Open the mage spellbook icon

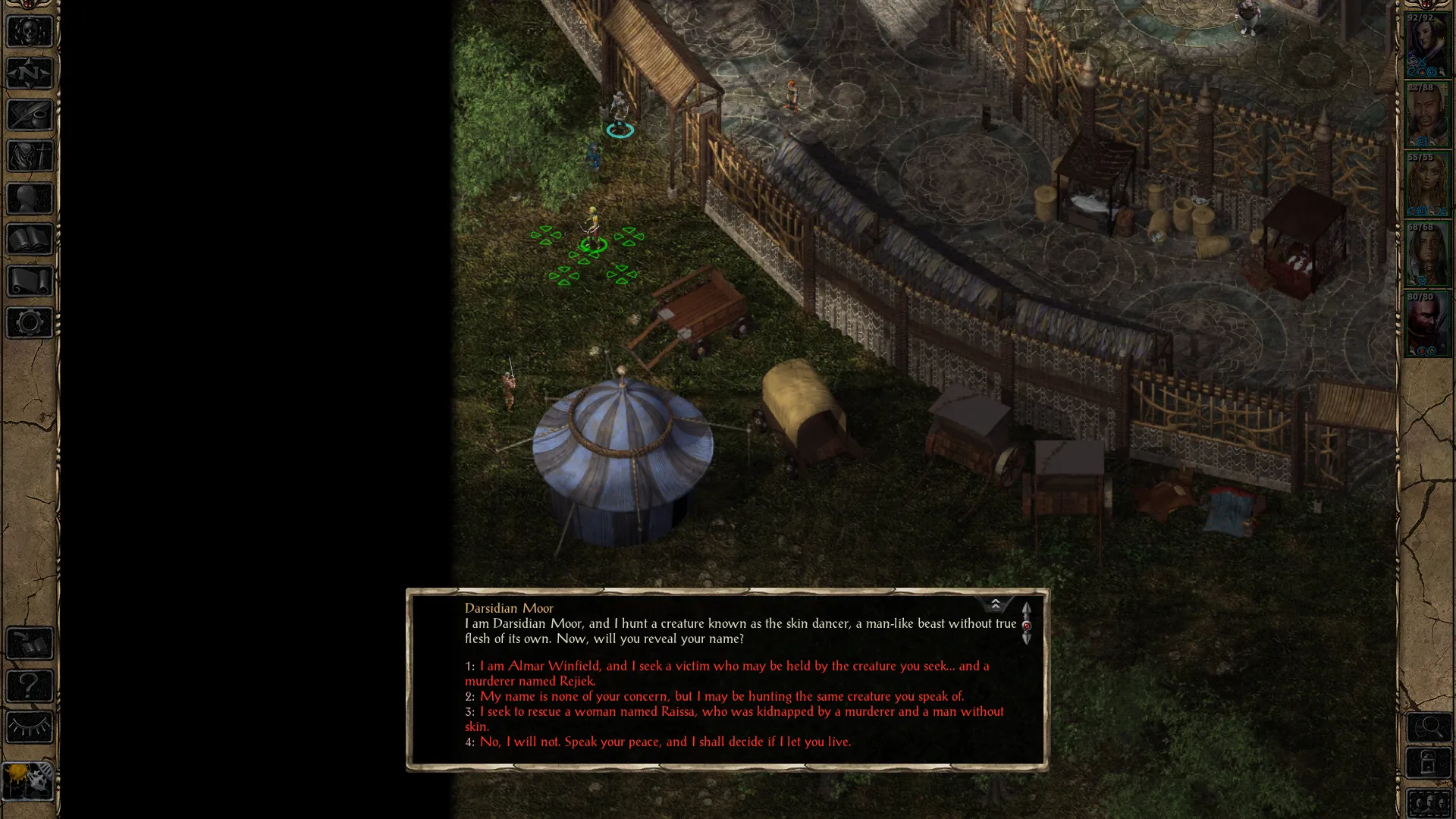tap(30, 240)
